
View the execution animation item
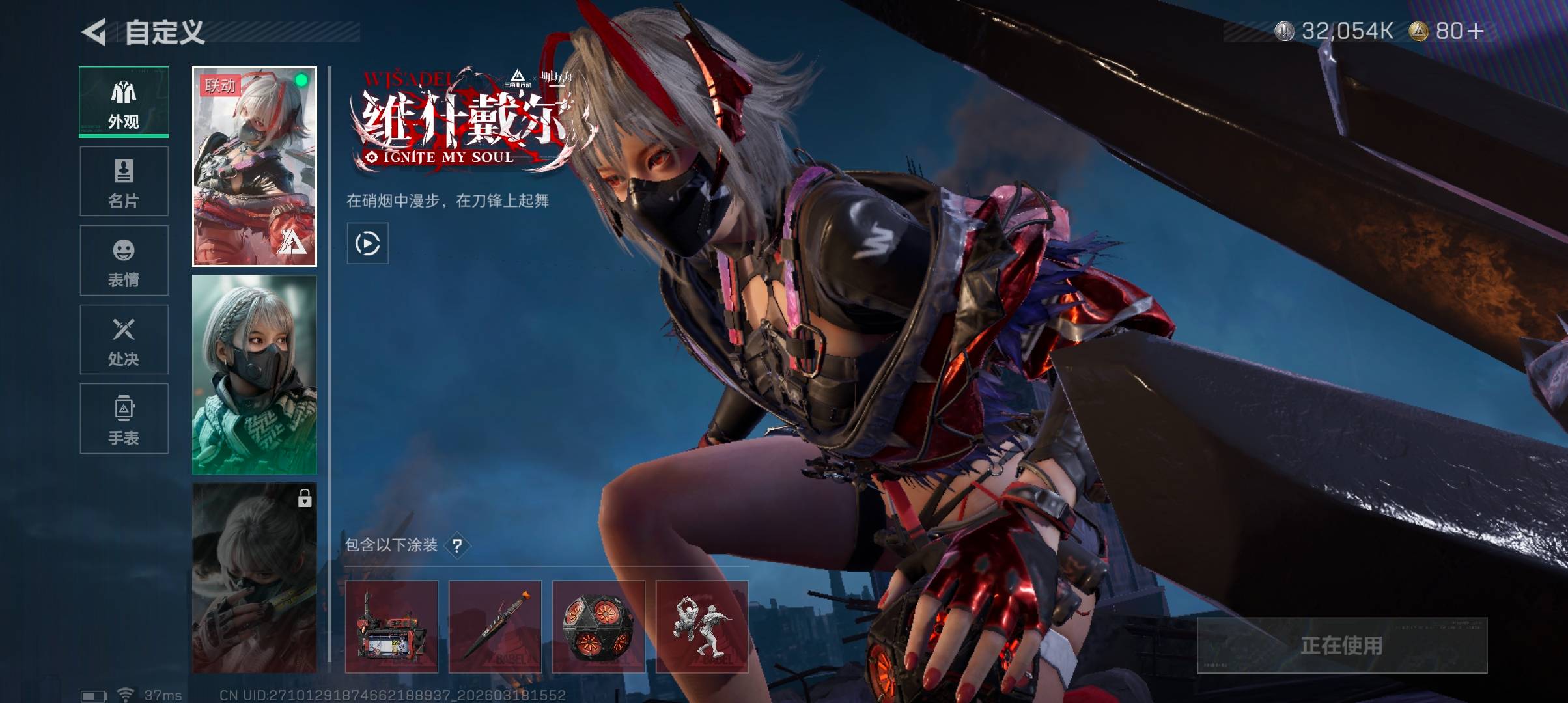[x=702, y=627]
